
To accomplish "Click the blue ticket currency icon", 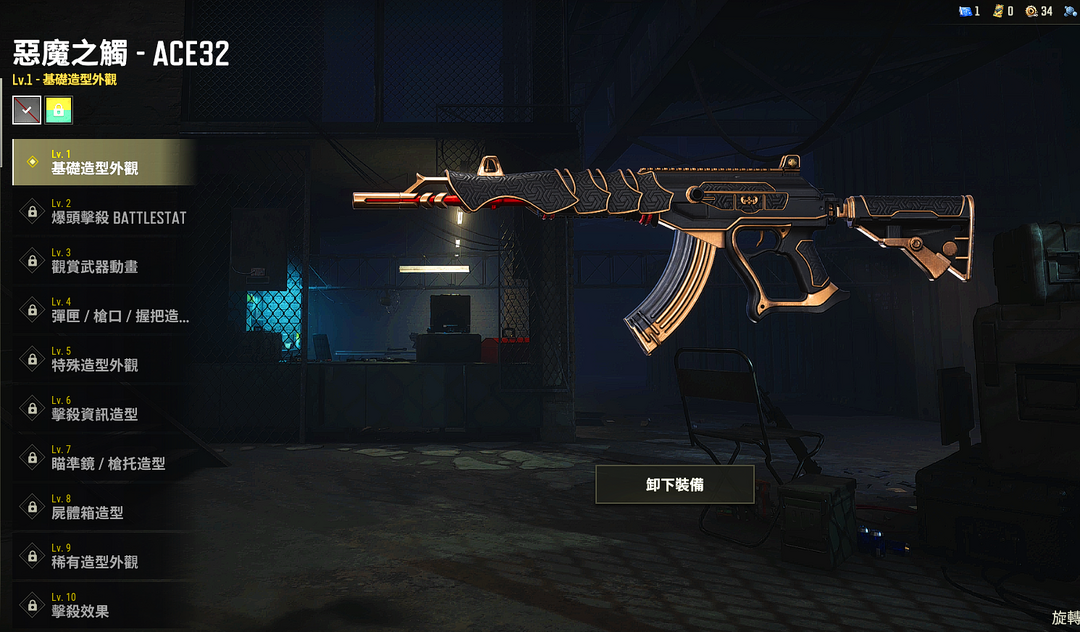I will click(x=965, y=11).
